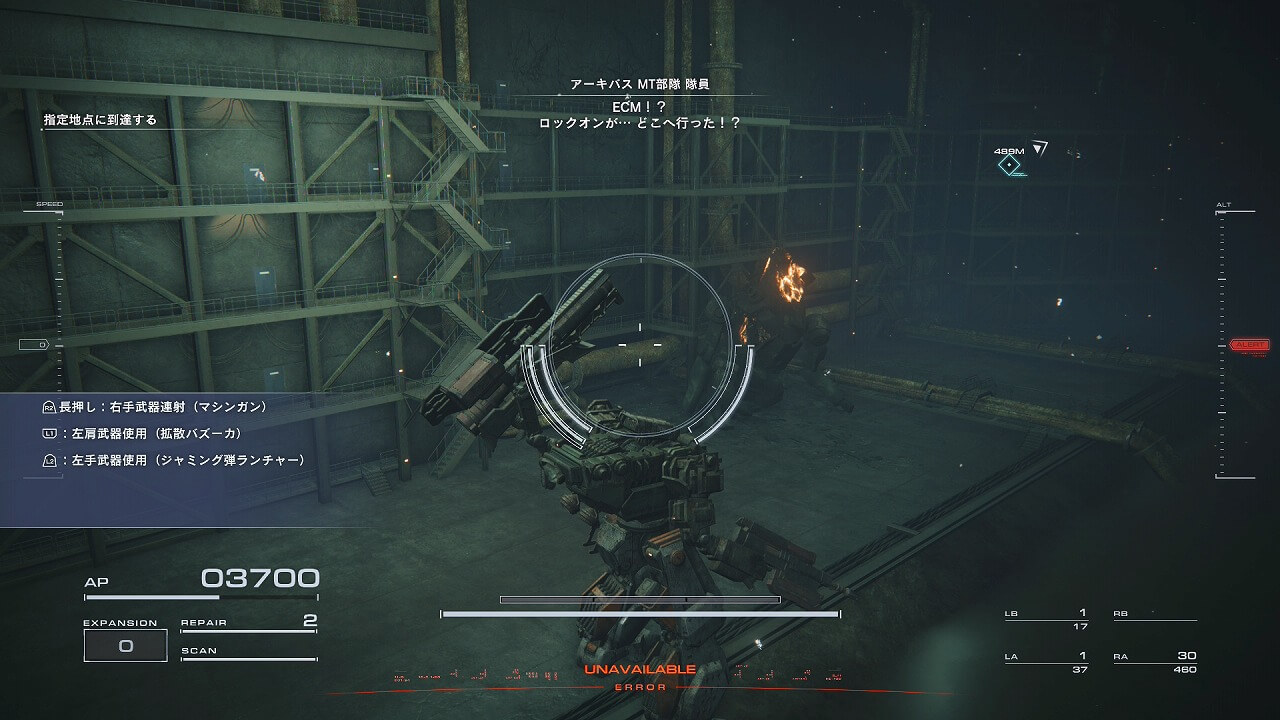Select the LB left shoulder weapon slot
This screenshot has width=1280, height=720.
point(1046,619)
